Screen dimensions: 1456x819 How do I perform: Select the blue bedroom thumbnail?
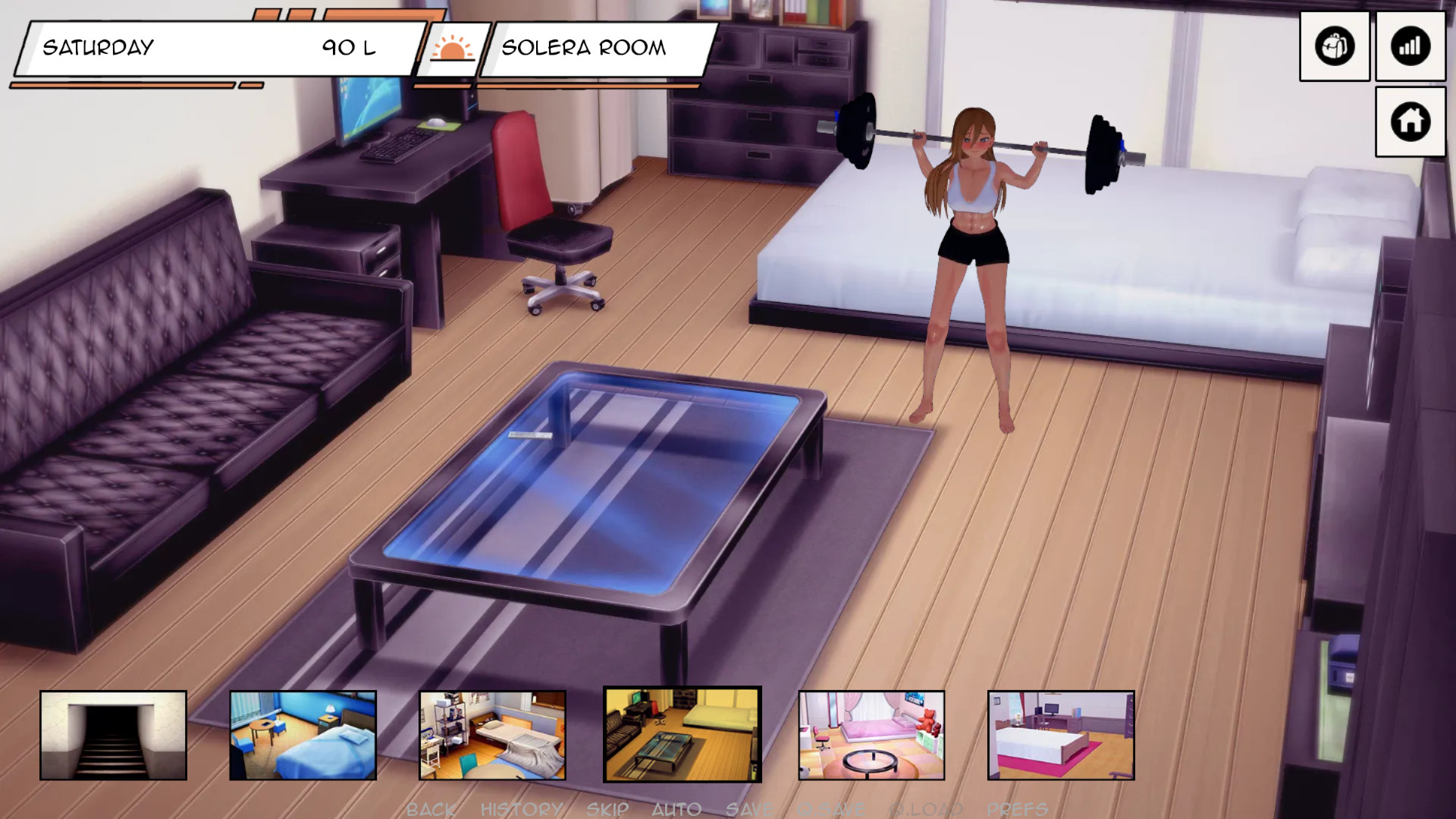click(303, 735)
